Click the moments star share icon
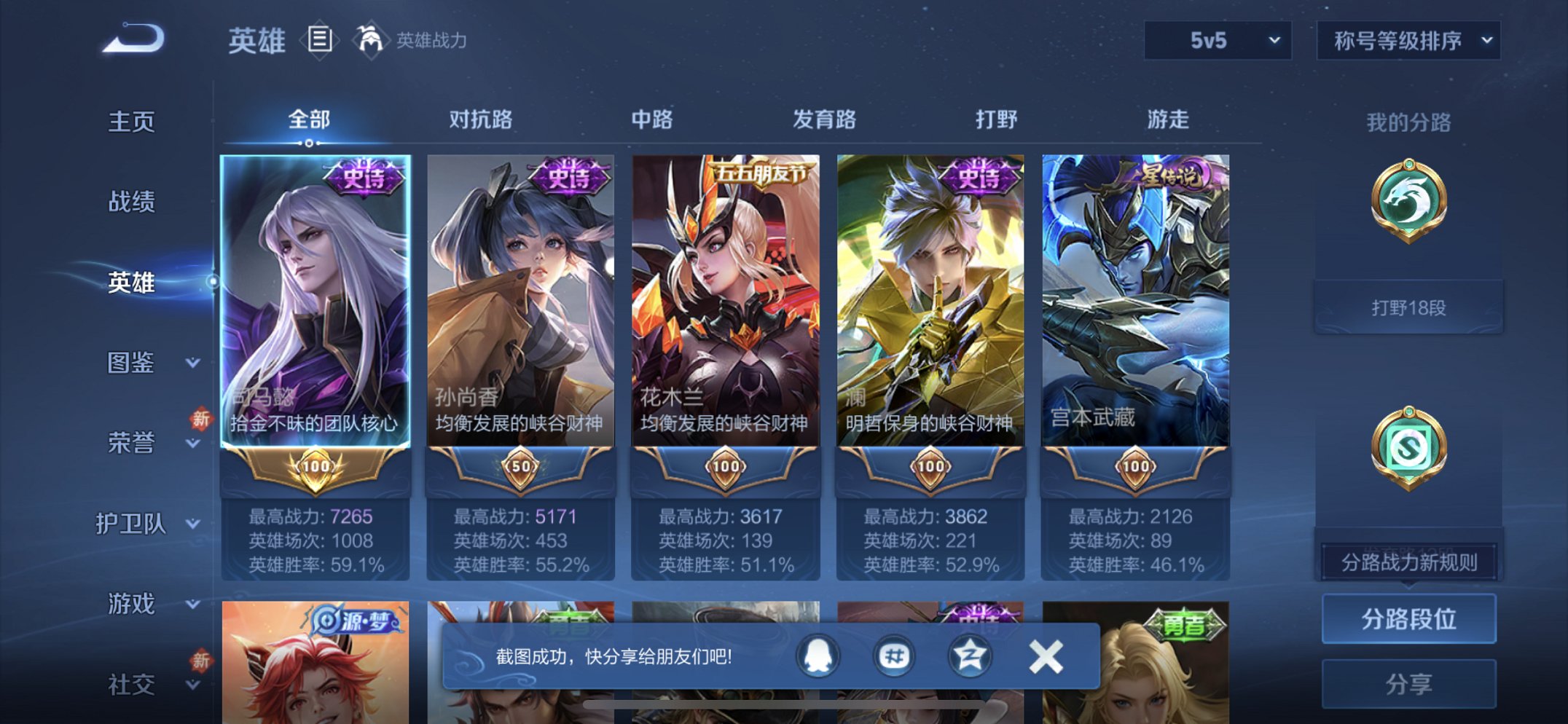Viewport: 1568px width, 724px height. pyautogui.click(x=972, y=655)
